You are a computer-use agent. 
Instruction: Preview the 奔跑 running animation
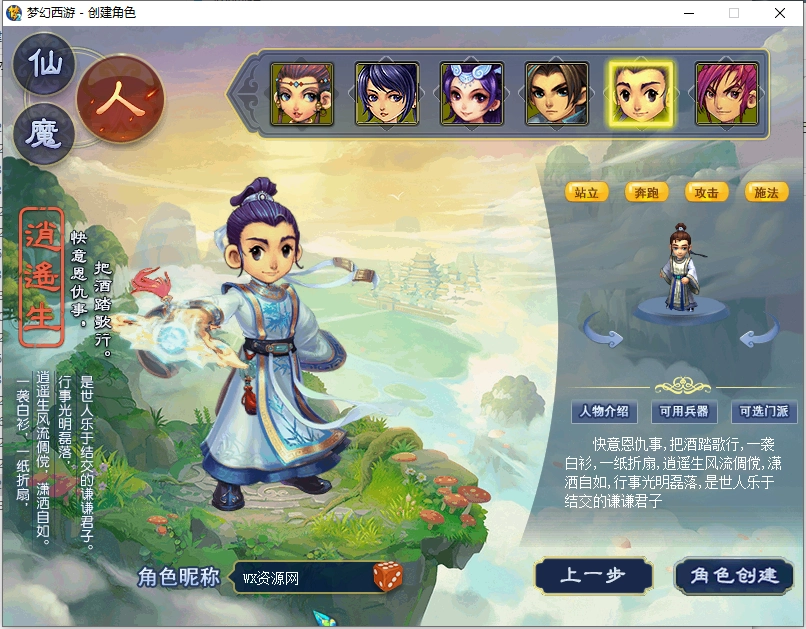(647, 192)
